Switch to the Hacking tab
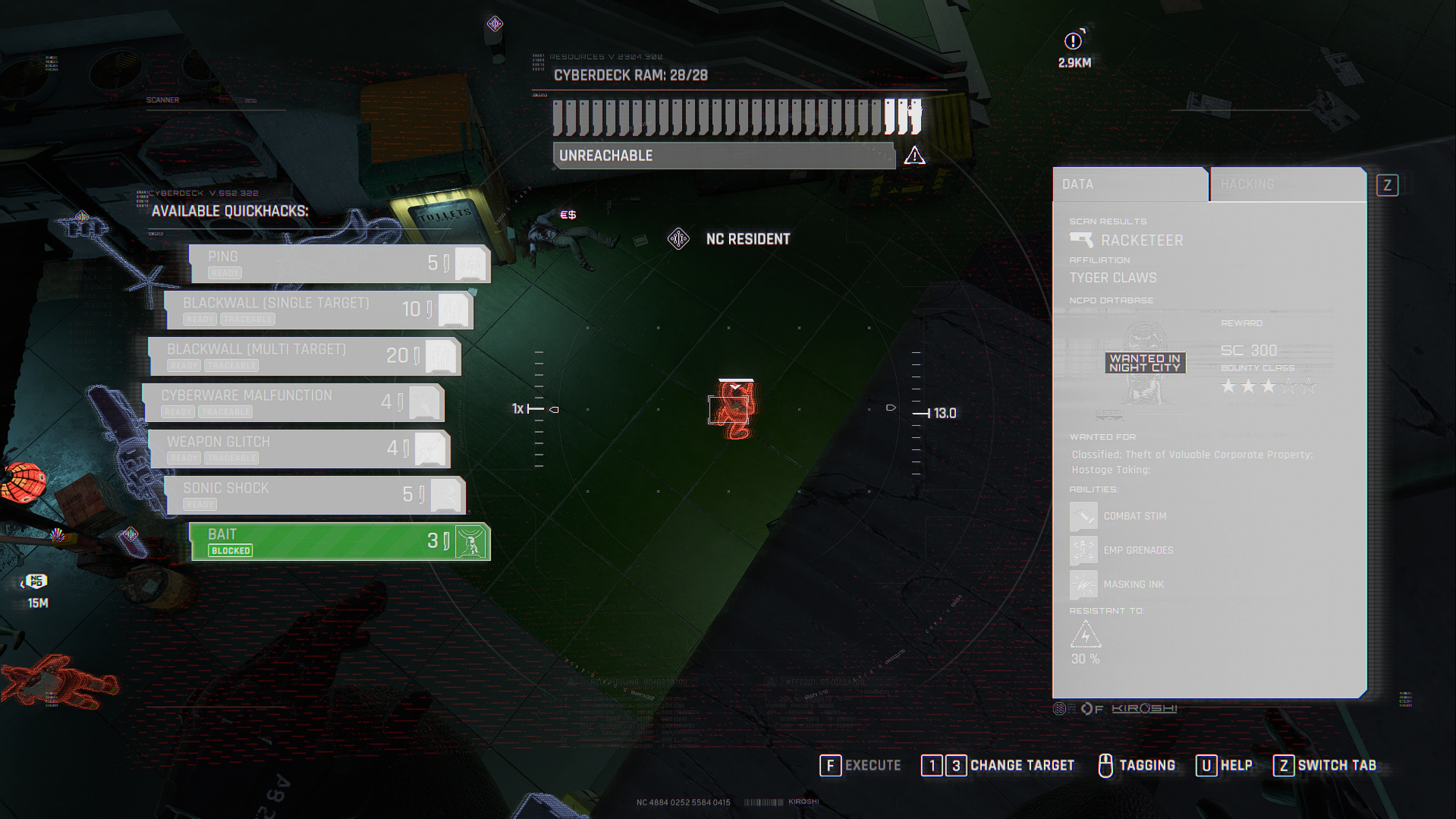Image resolution: width=1456 pixels, height=819 pixels. click(1287, 184)
